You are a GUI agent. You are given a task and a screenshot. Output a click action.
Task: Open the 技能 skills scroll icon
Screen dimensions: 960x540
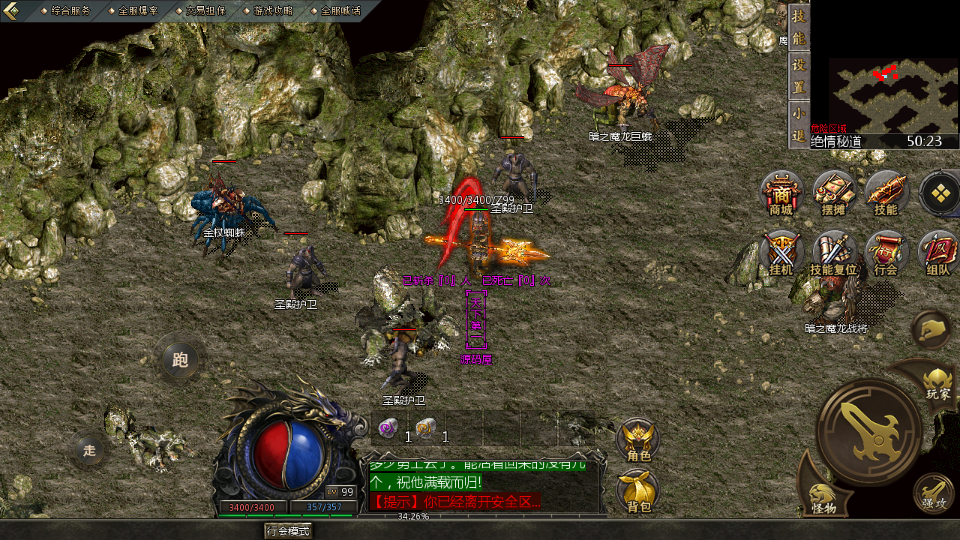pyautogui.click(x=886, y=193)
